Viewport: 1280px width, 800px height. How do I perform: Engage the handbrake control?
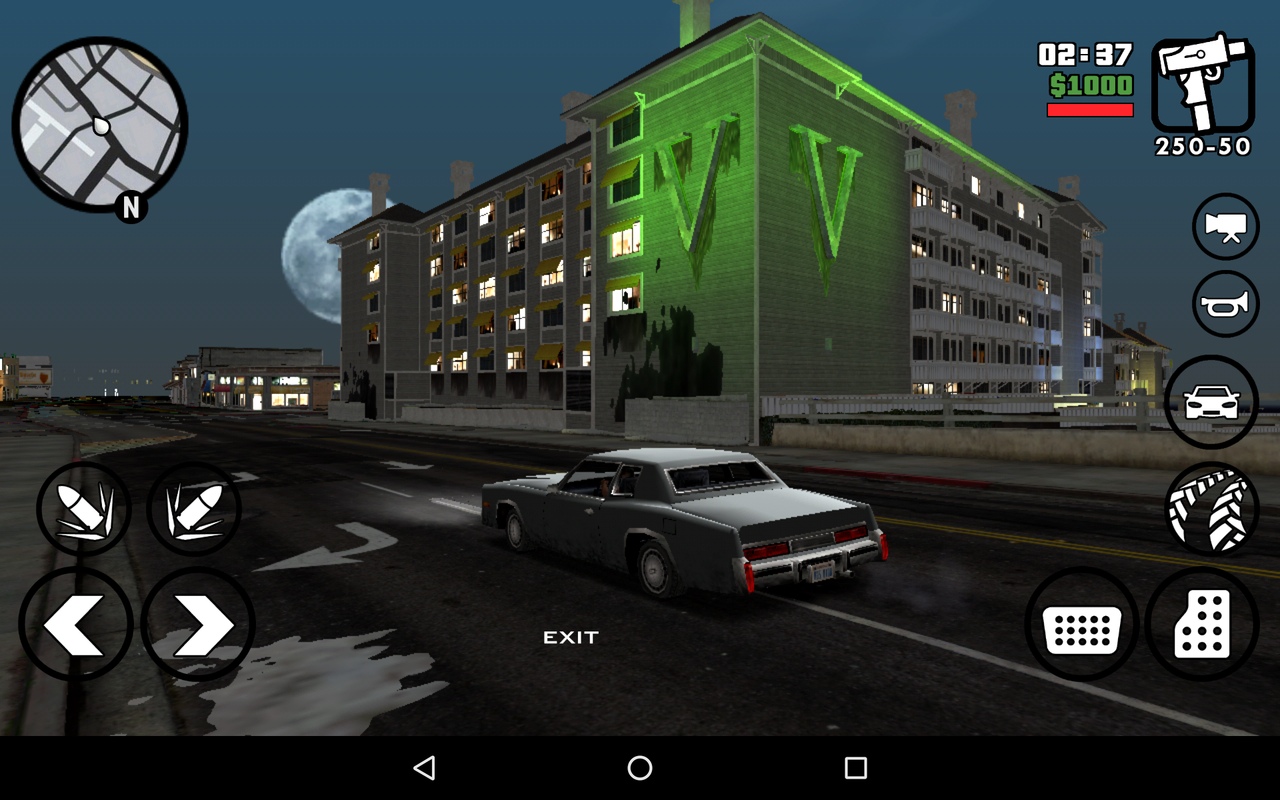click(x=1211, y=506)
